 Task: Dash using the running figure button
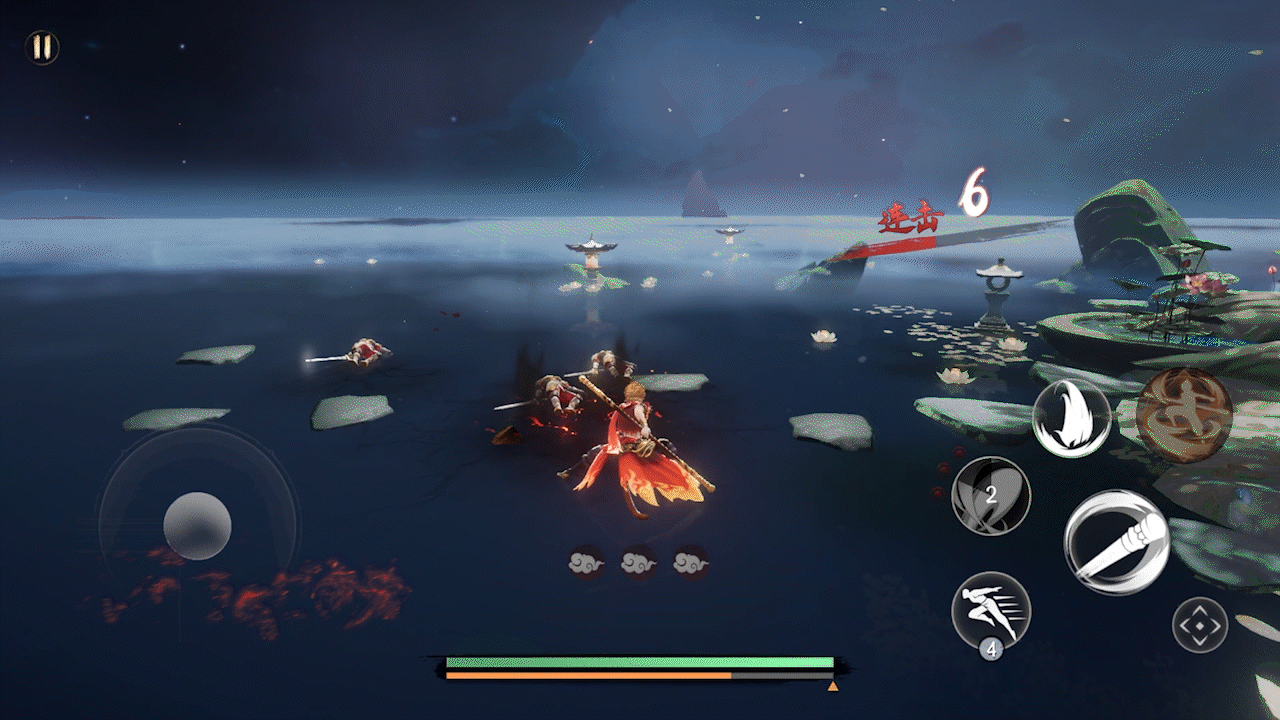coord(991,611)
